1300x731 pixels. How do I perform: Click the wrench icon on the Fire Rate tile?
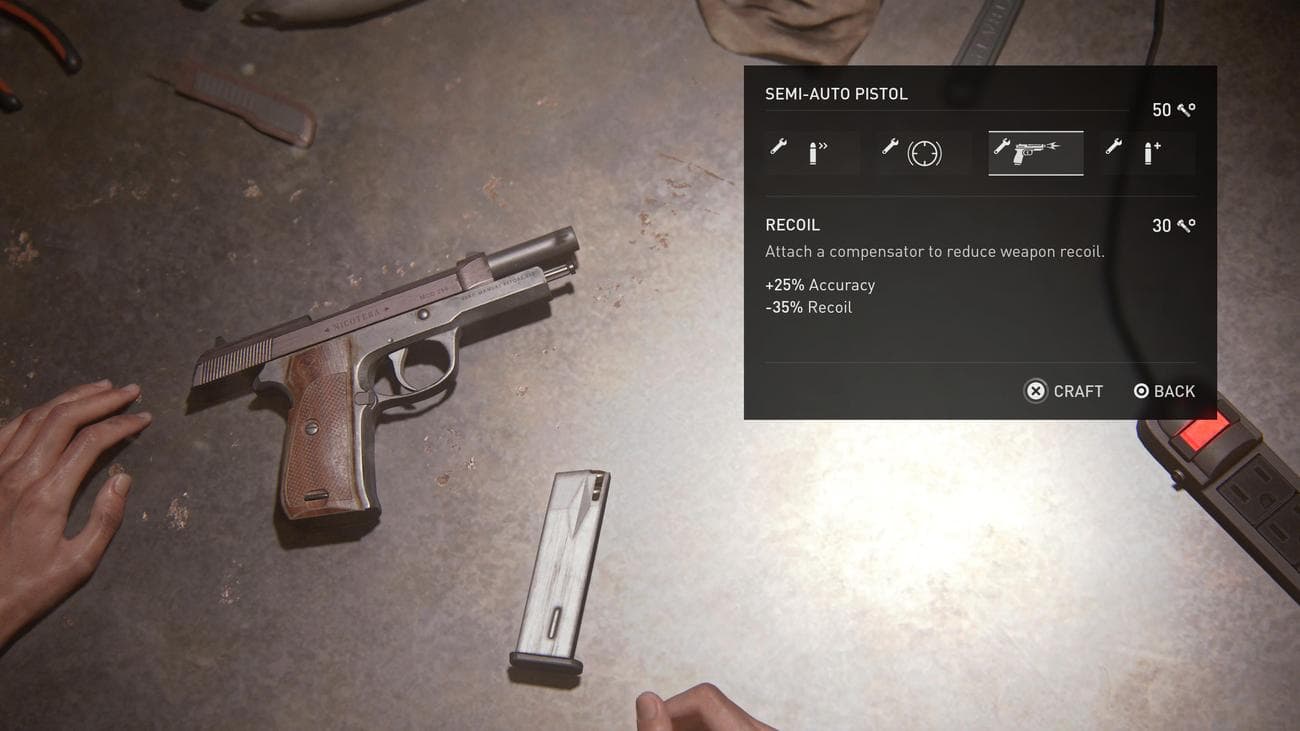pyautogui.click(x=779, y=149)
